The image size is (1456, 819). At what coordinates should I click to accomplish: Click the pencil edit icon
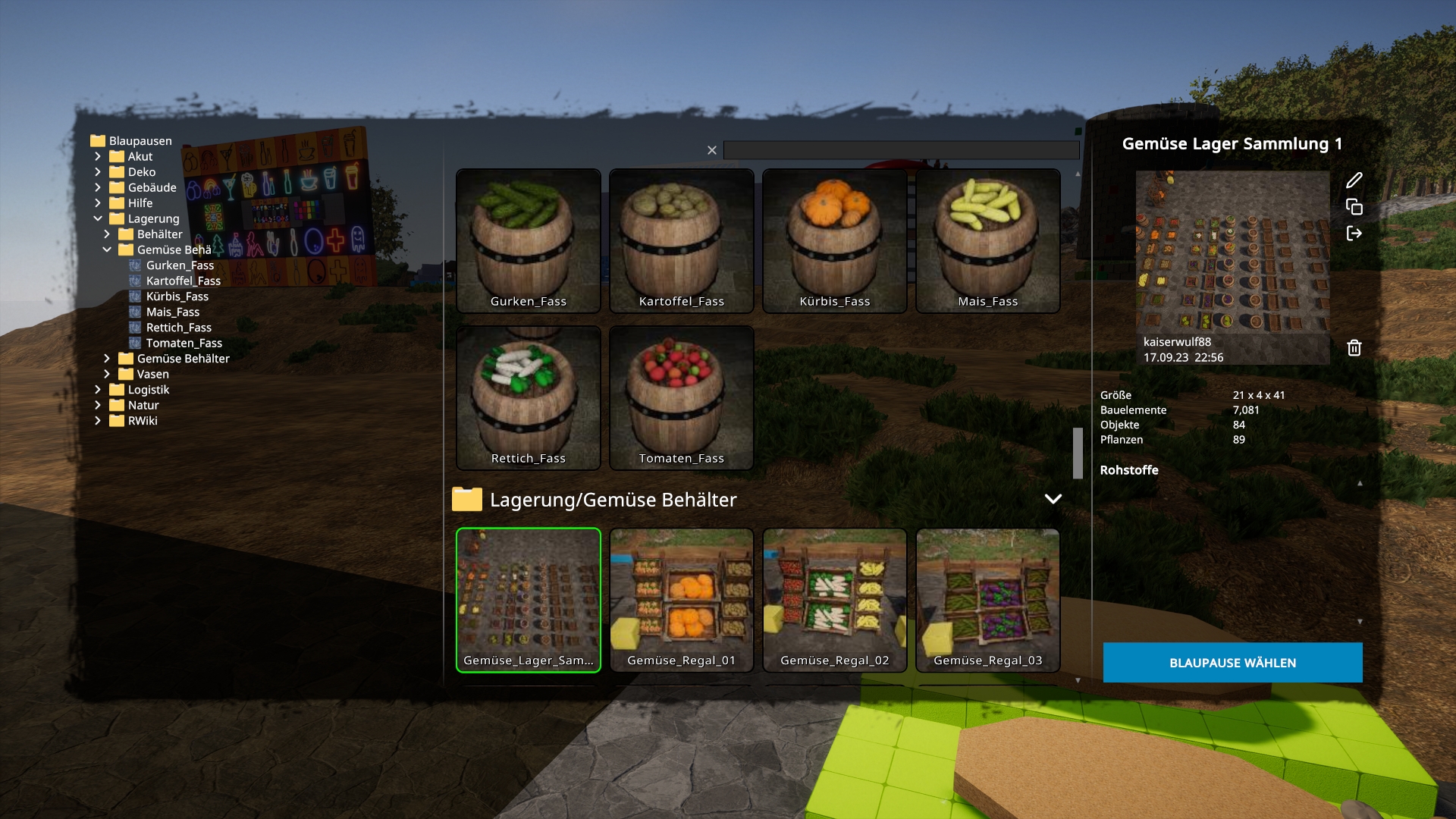[1354, 180]
